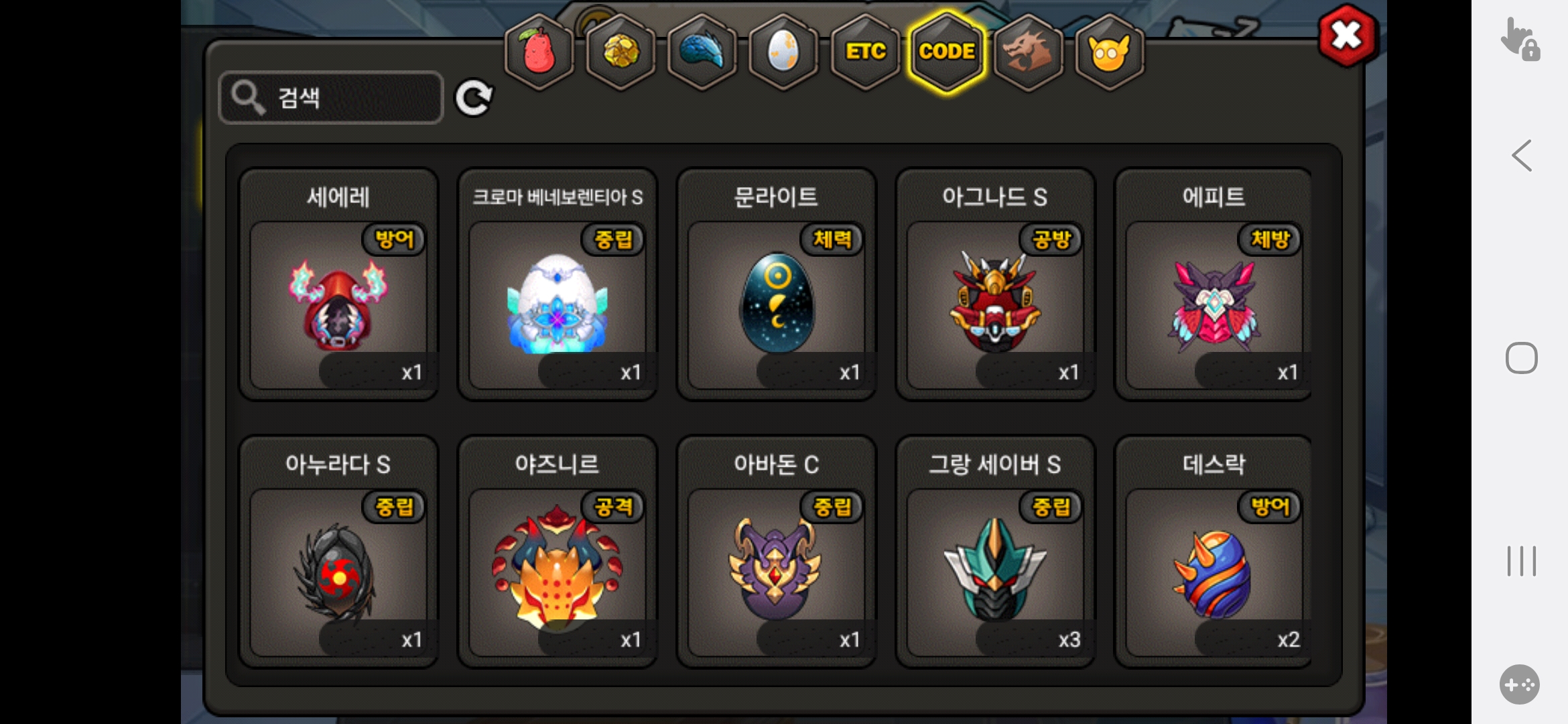Close the inventory with the red X
This screenshot has height=724, width=1568.
[1346, 36]
